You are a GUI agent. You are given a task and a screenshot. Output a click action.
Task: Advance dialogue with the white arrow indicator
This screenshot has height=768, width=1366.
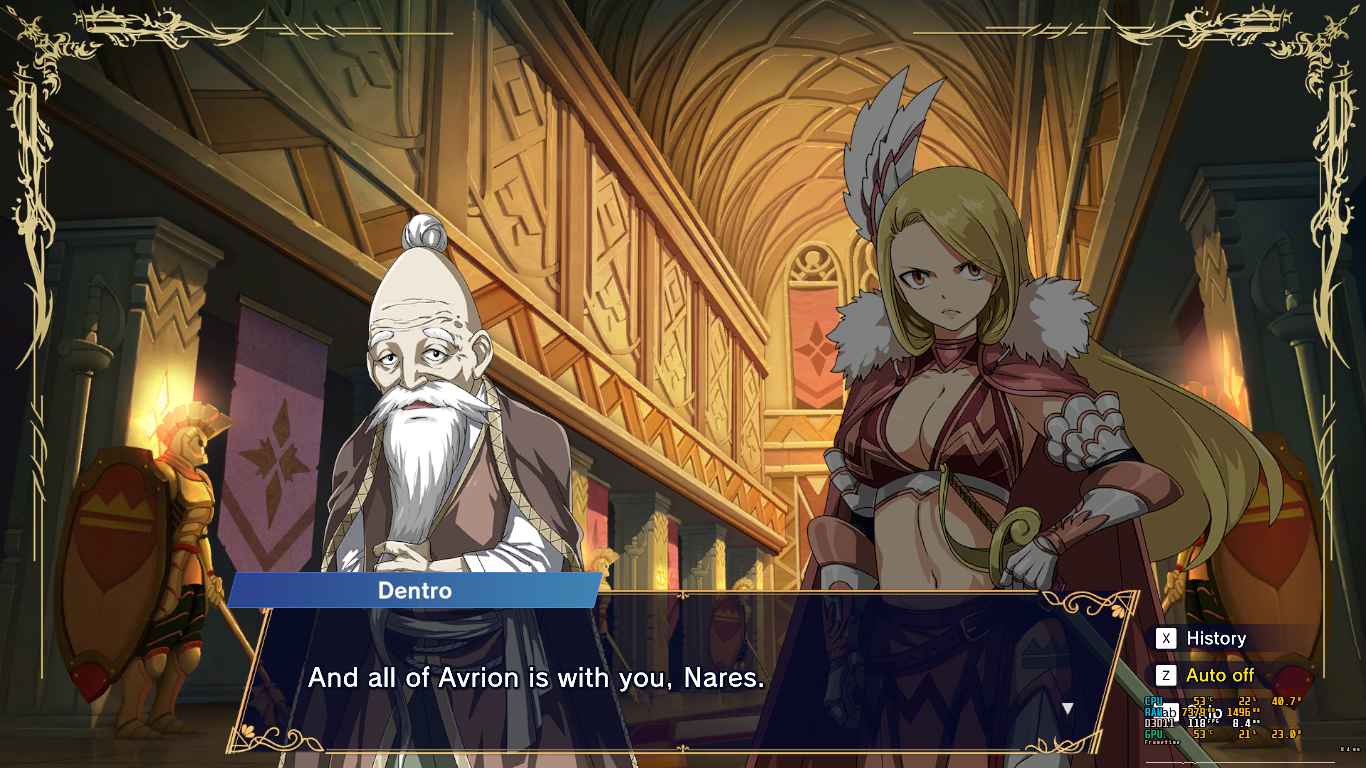(x=1067, y=708)
